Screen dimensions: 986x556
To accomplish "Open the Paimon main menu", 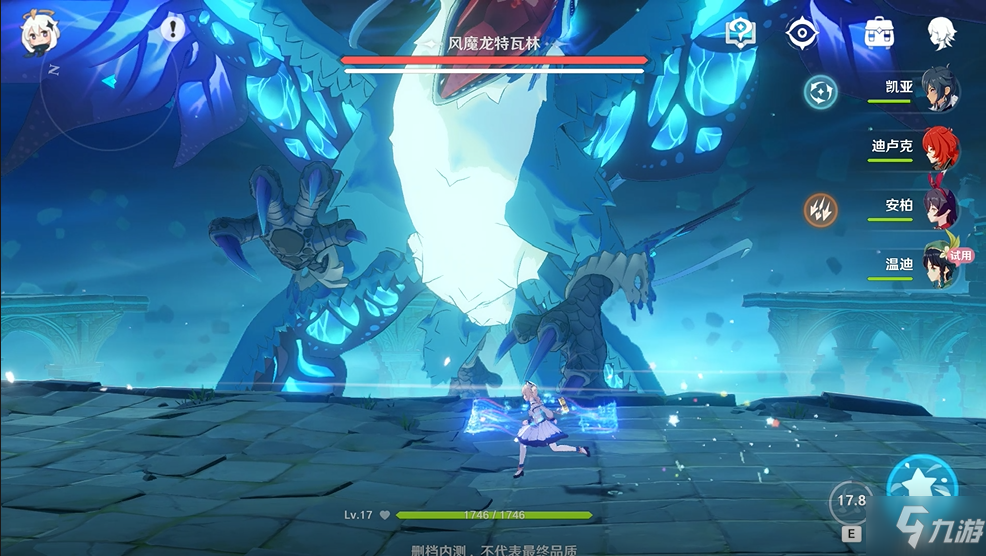I will (38, 34).
